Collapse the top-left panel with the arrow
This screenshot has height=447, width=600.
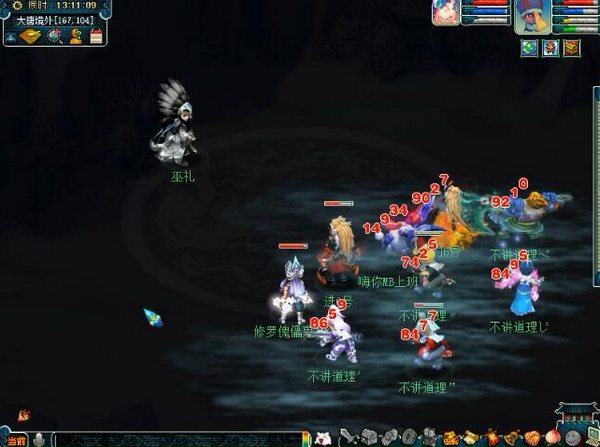[9, 37]
